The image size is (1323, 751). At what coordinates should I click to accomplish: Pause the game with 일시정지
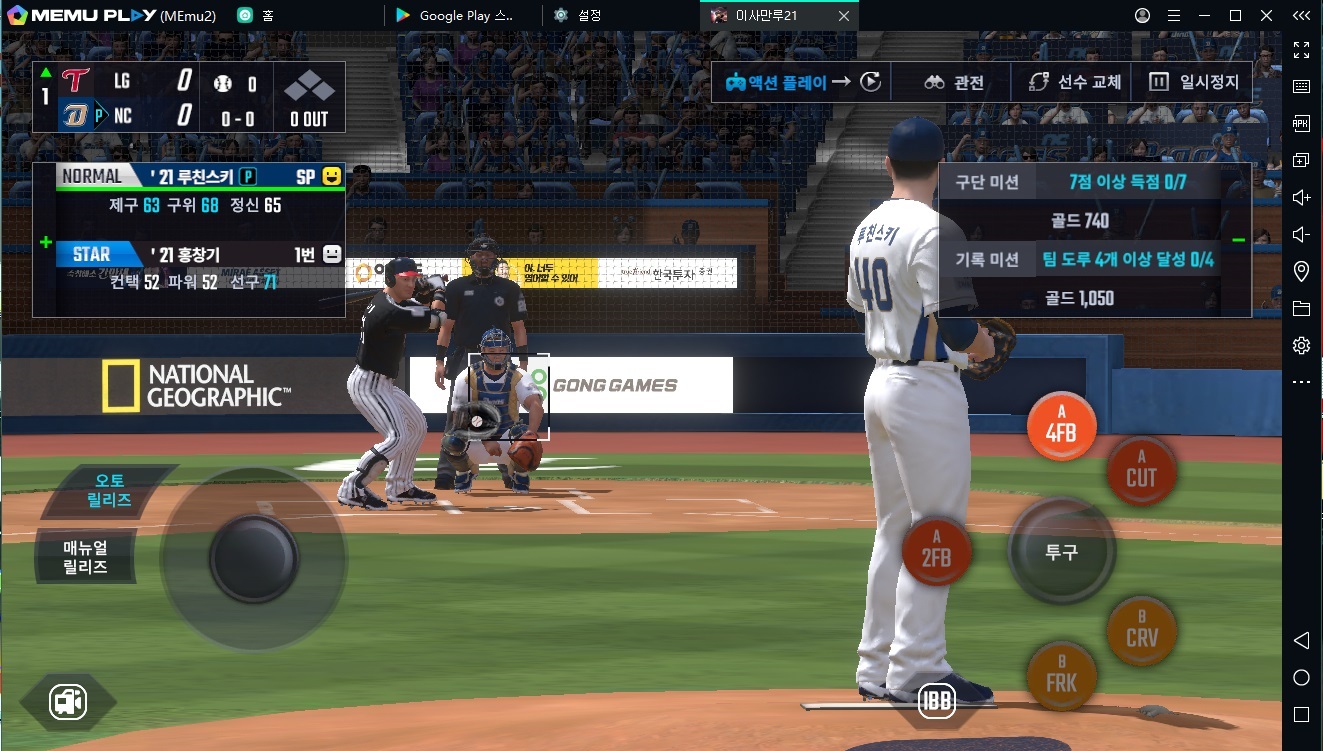1194,82
